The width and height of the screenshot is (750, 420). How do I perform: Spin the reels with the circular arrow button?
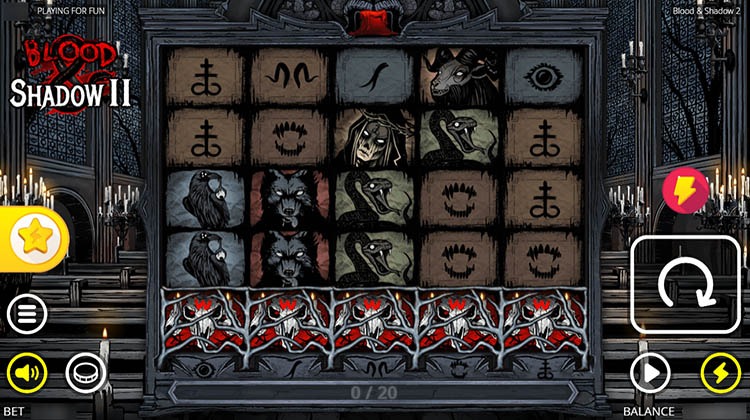[x=686, y=286]
